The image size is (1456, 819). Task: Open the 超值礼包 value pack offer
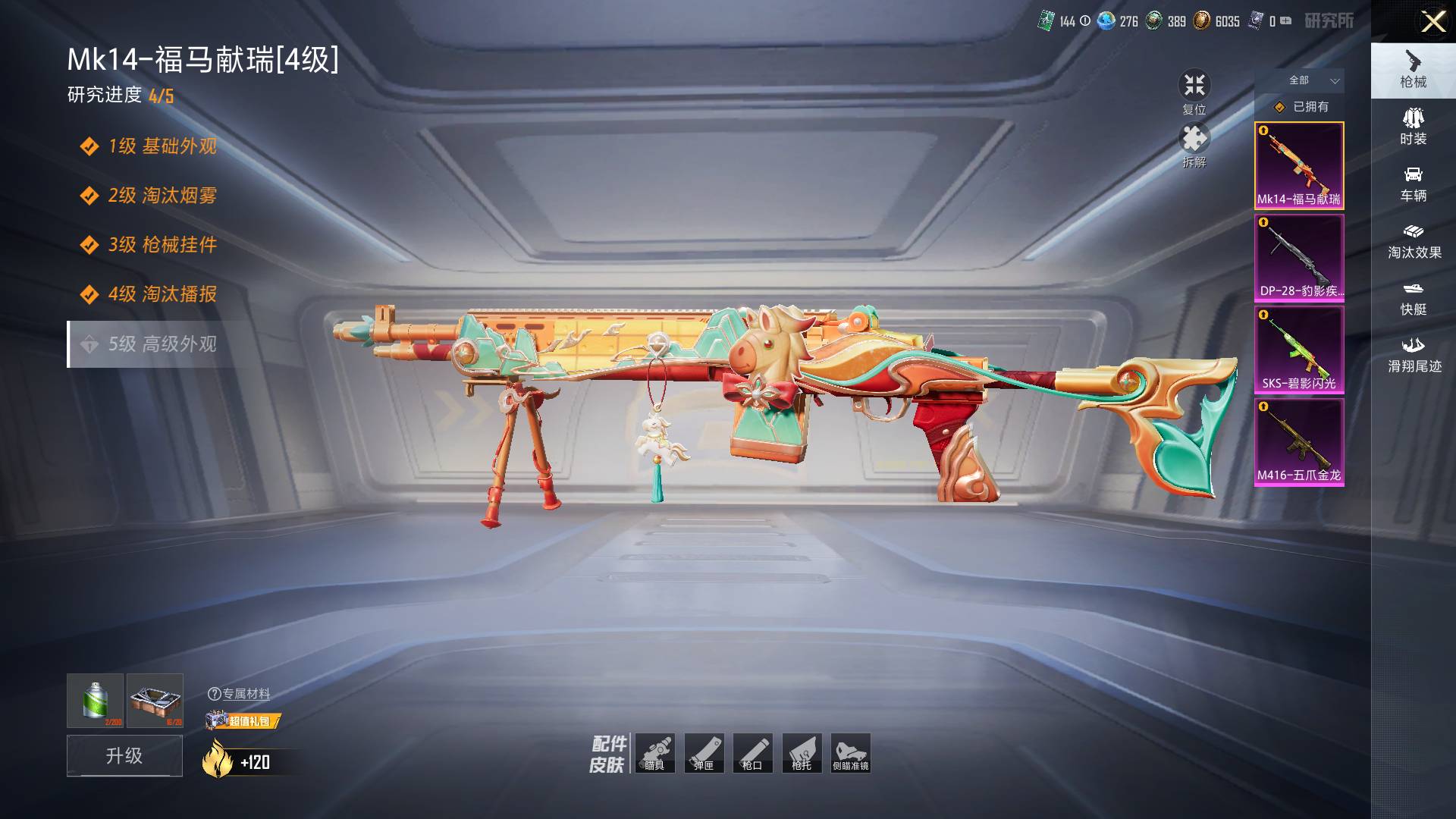coord(244,720)
